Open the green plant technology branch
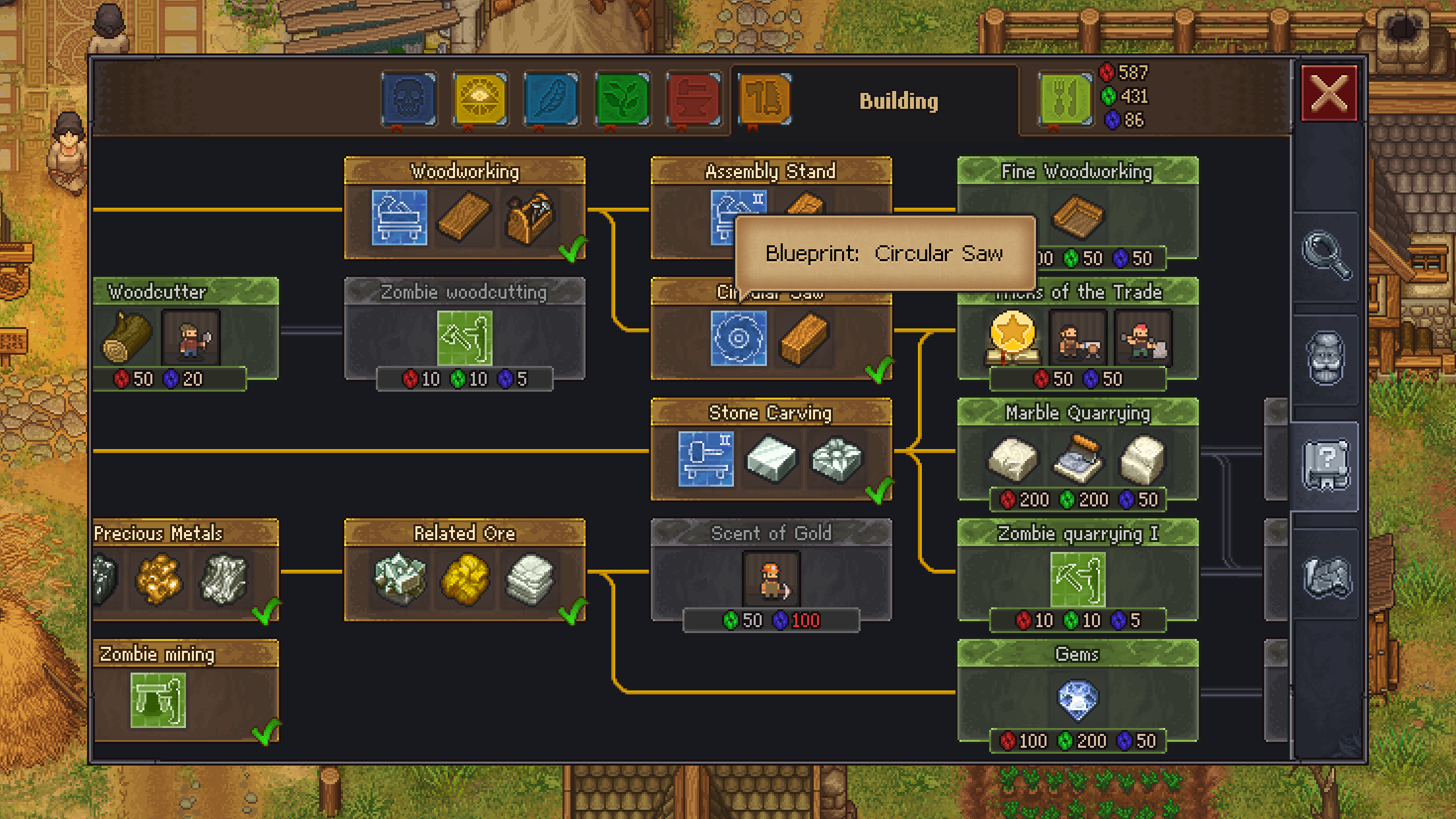This screenshot has width=1456, height=819. coord(621,99)
